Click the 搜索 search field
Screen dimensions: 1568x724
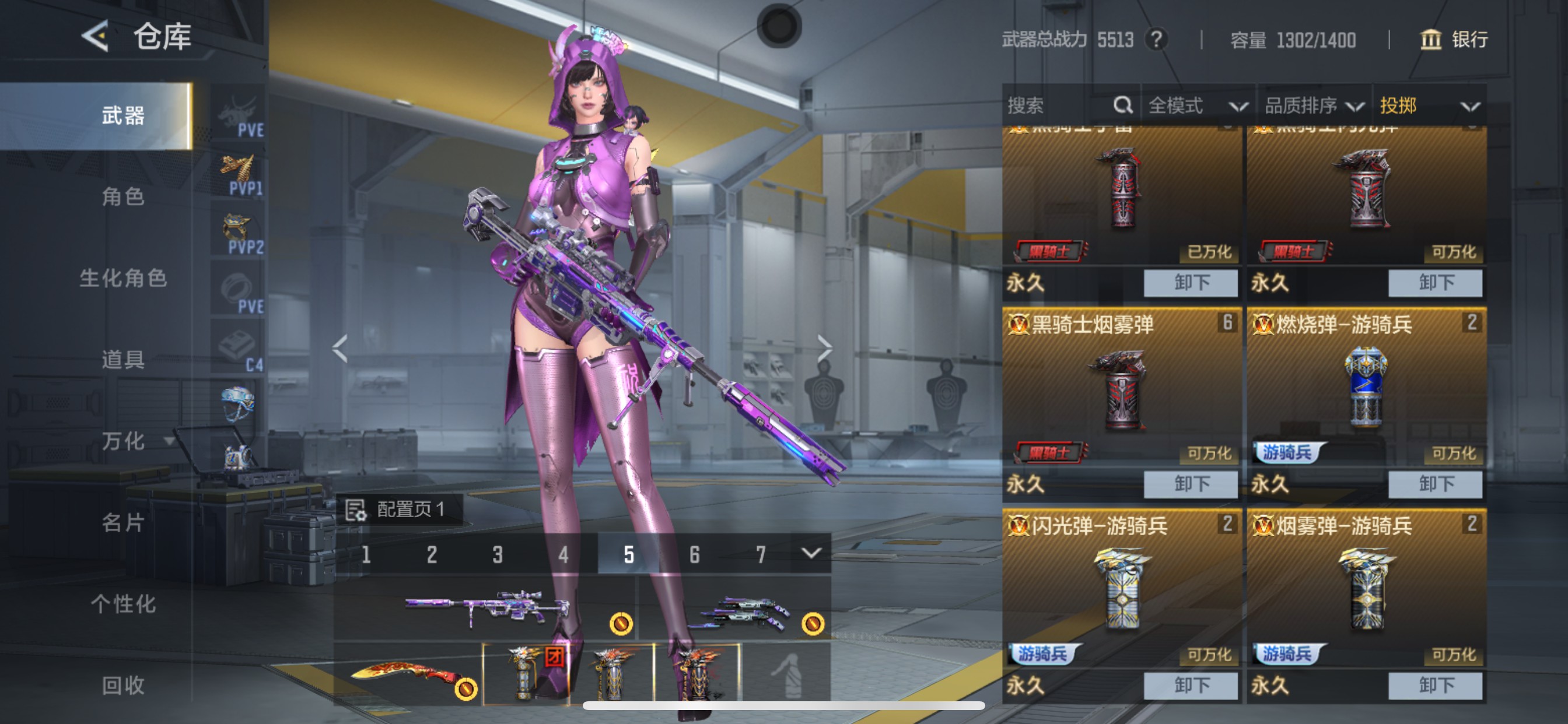pos(1059,106)
